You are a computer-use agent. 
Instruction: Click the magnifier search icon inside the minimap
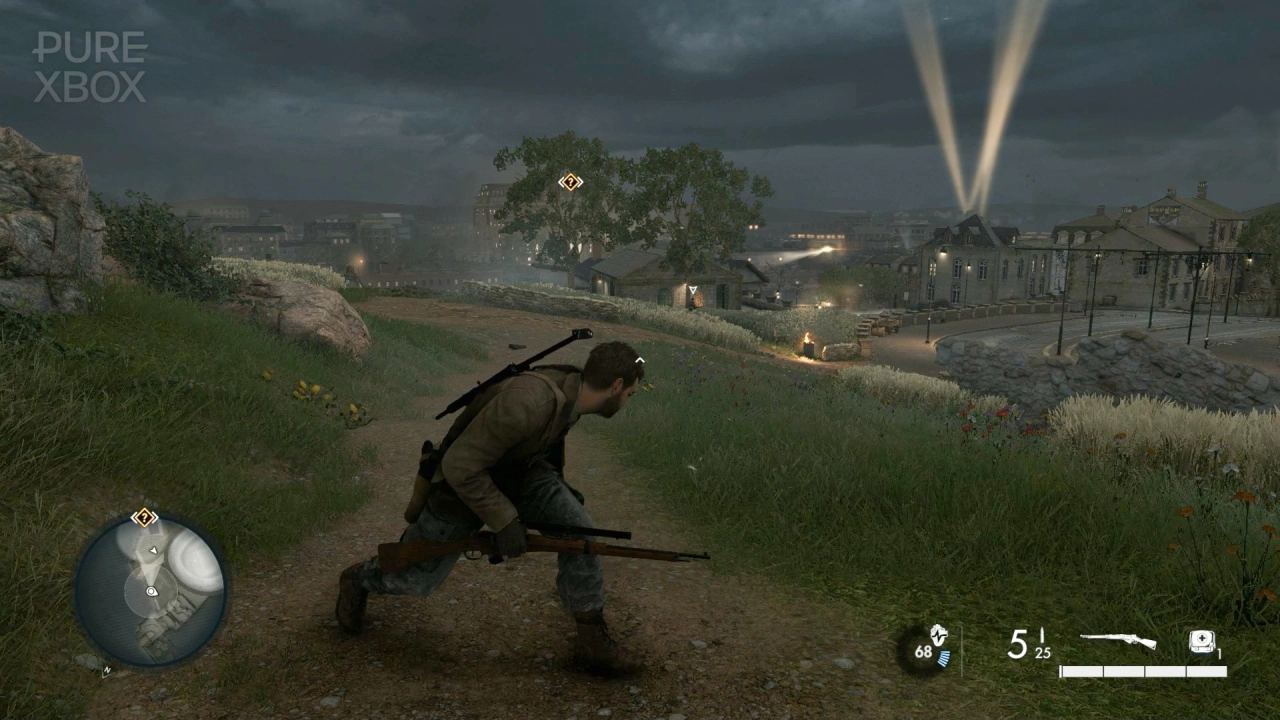(x=152, y=592)
